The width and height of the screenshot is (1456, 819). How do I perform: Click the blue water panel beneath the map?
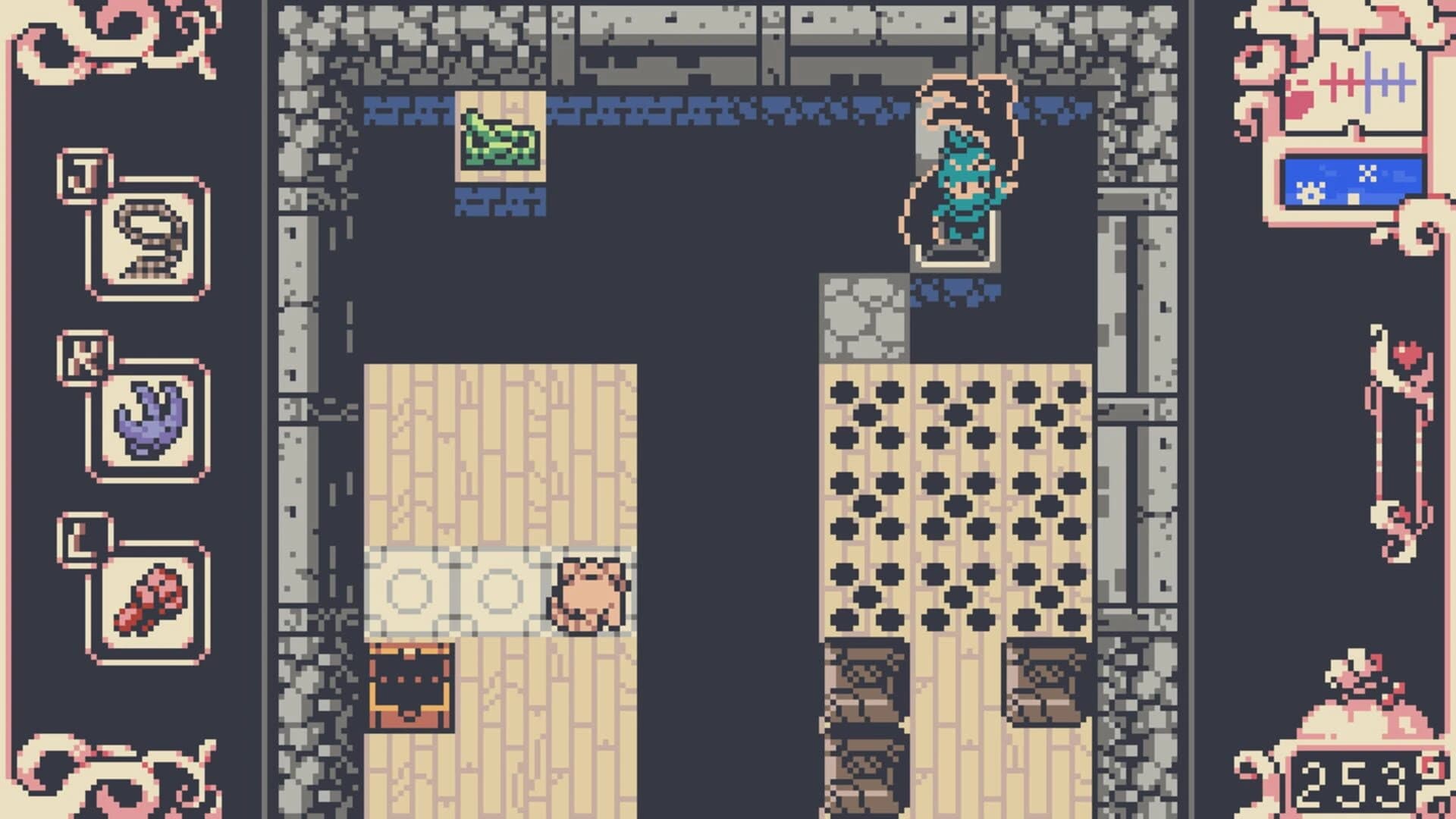pos(1354,180)
